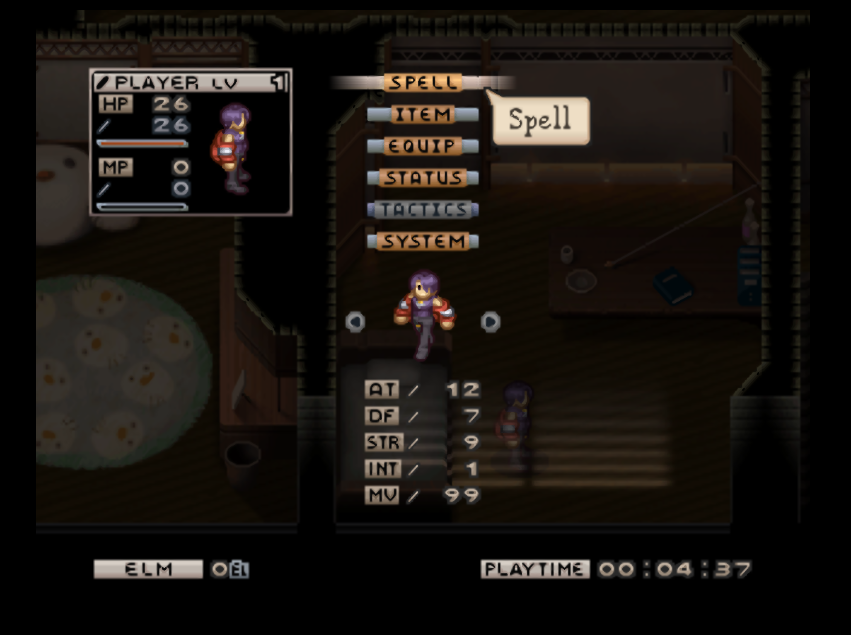This screenshot has height=635, width=851.
Task: Open the System menu
Action: click(423, 242)
